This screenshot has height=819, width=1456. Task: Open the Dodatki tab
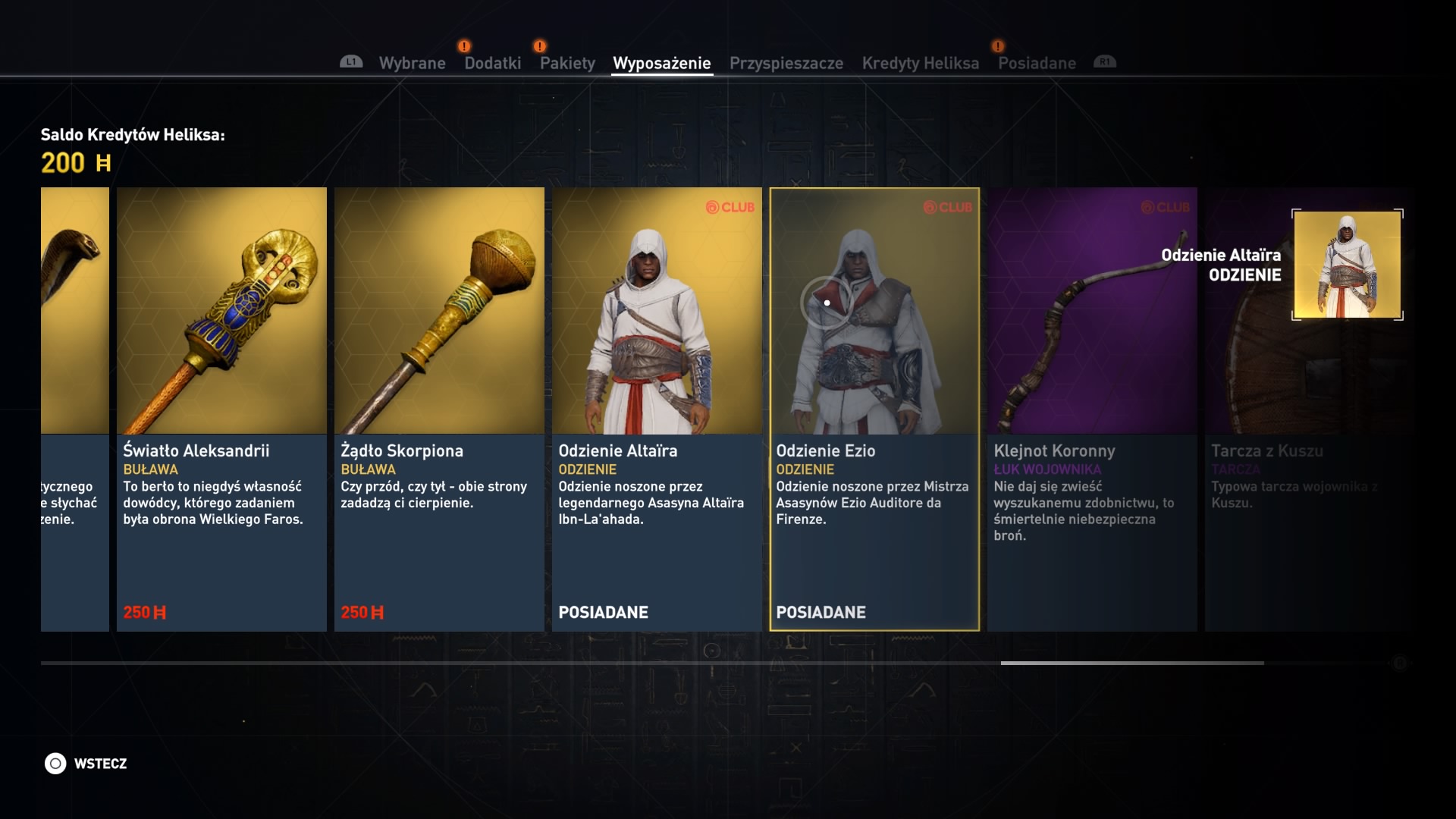pos(492,63)
